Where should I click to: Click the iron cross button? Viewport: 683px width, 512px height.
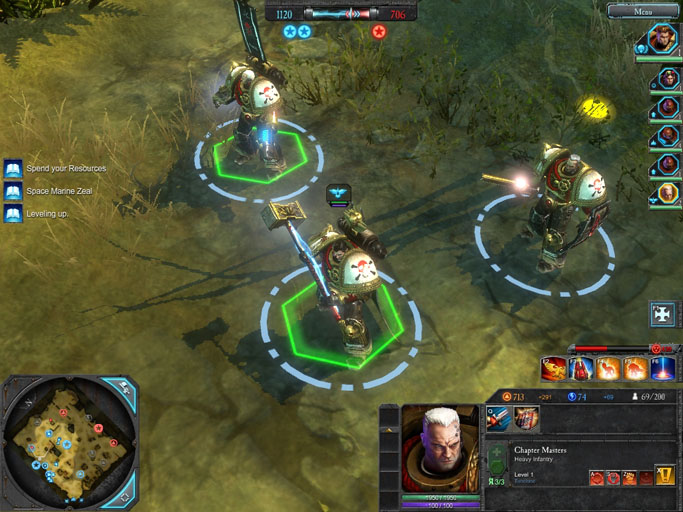pyautogui.click(x=662, y=313)
